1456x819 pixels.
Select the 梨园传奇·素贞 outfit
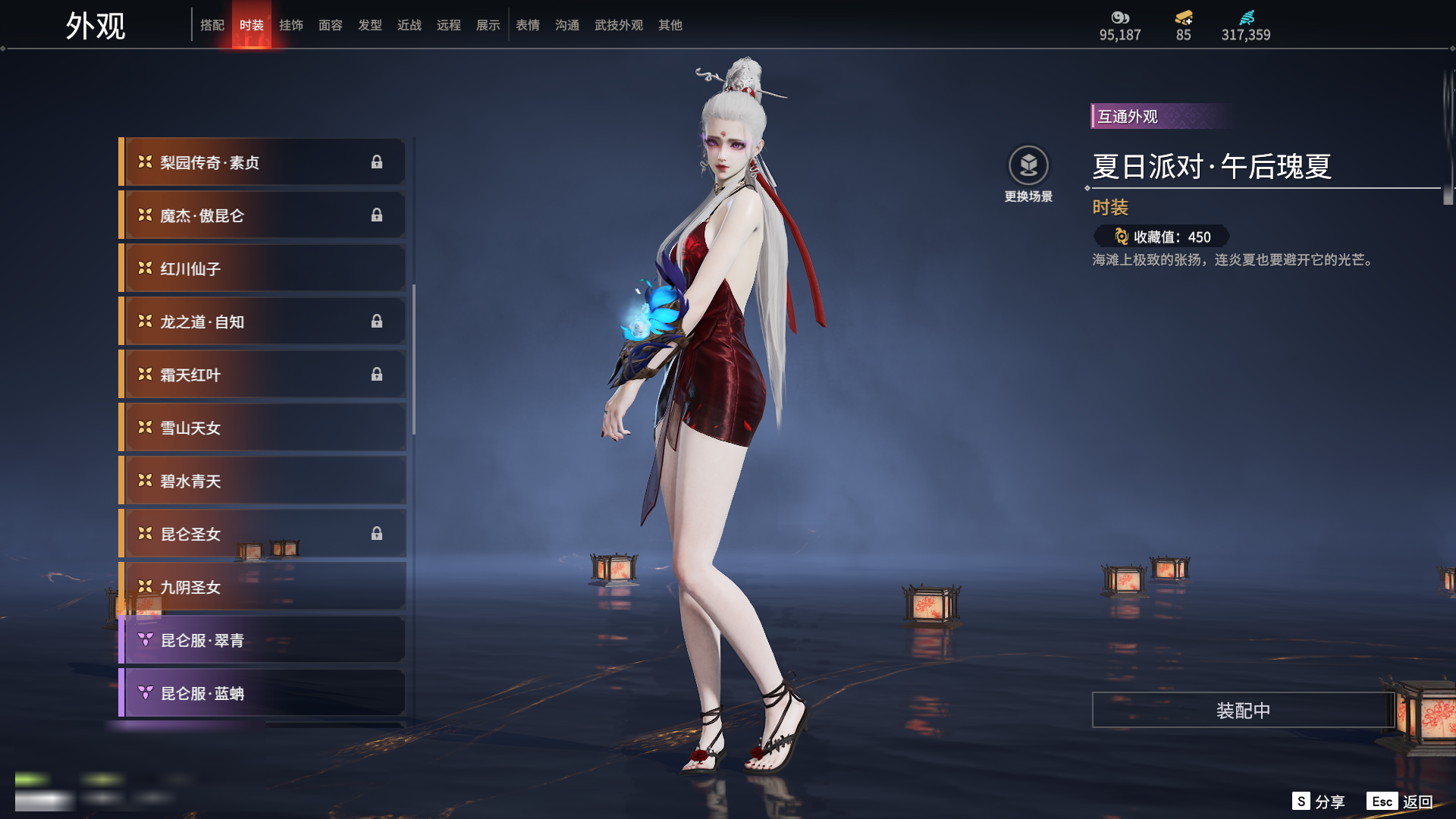[x=262, y=162]
